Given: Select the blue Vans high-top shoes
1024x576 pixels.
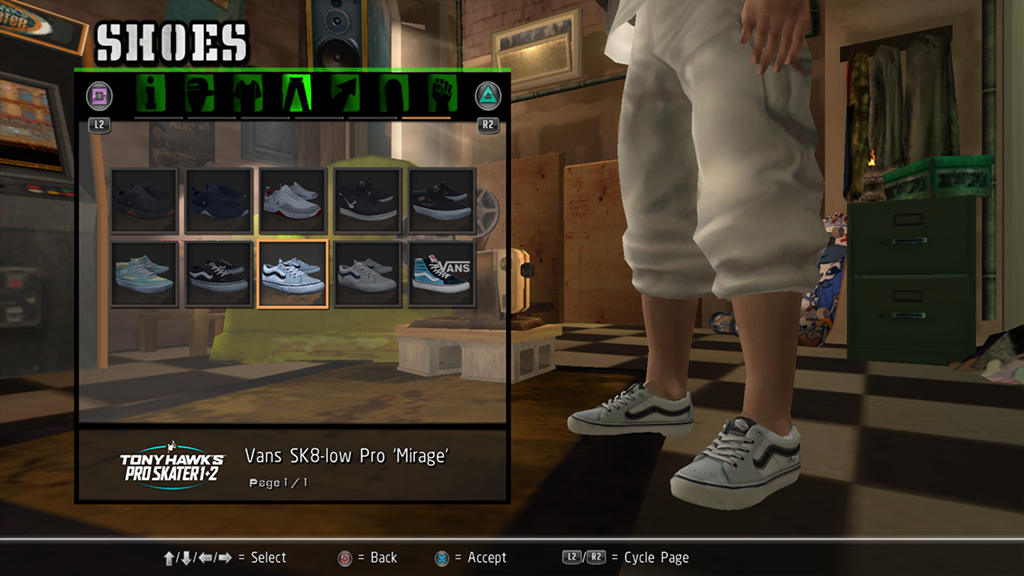Looking at the screenshot, I should pyautogui.click(x=441, y=274).
